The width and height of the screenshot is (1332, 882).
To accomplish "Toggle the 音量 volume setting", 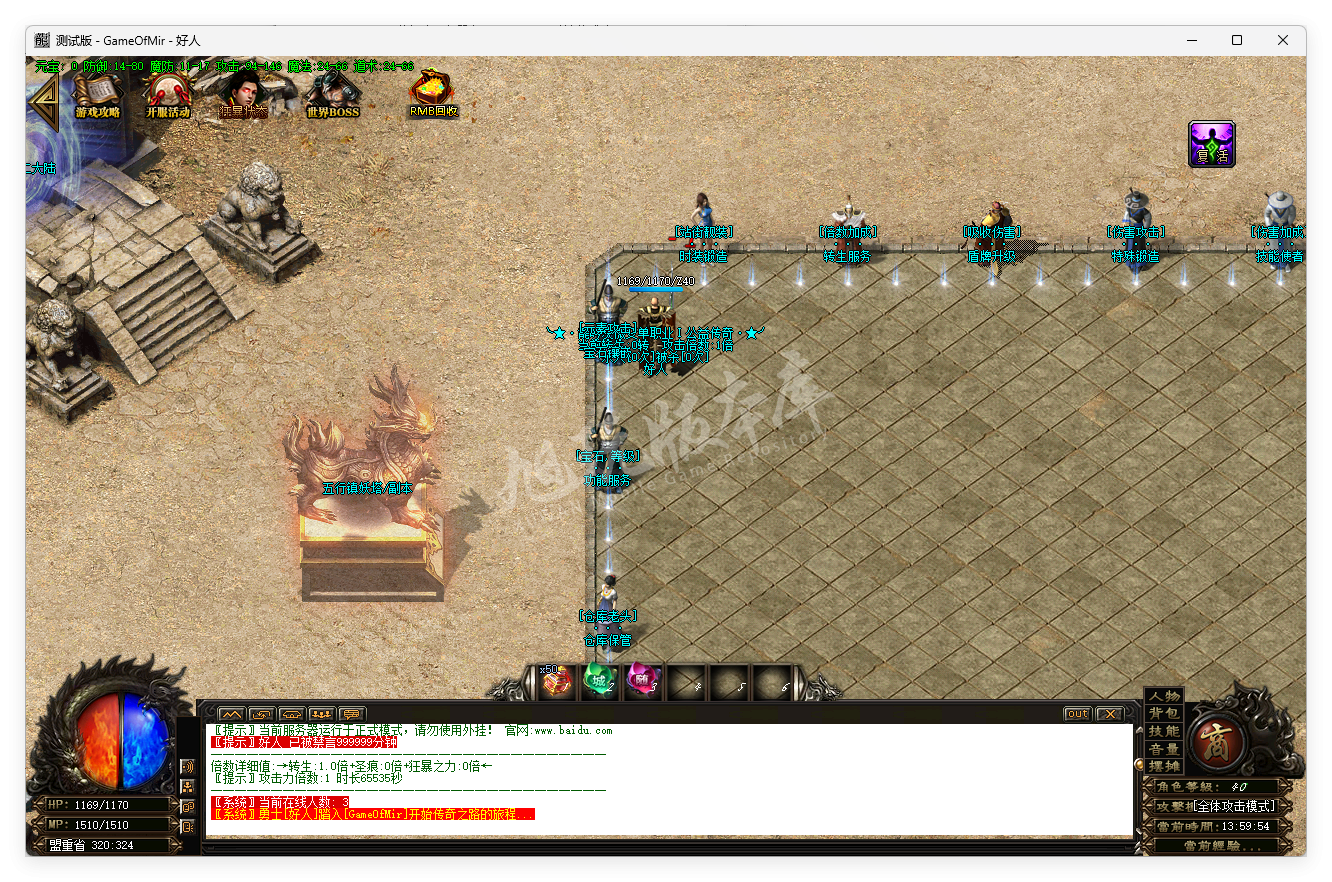I will click(x=1163, y=747).
